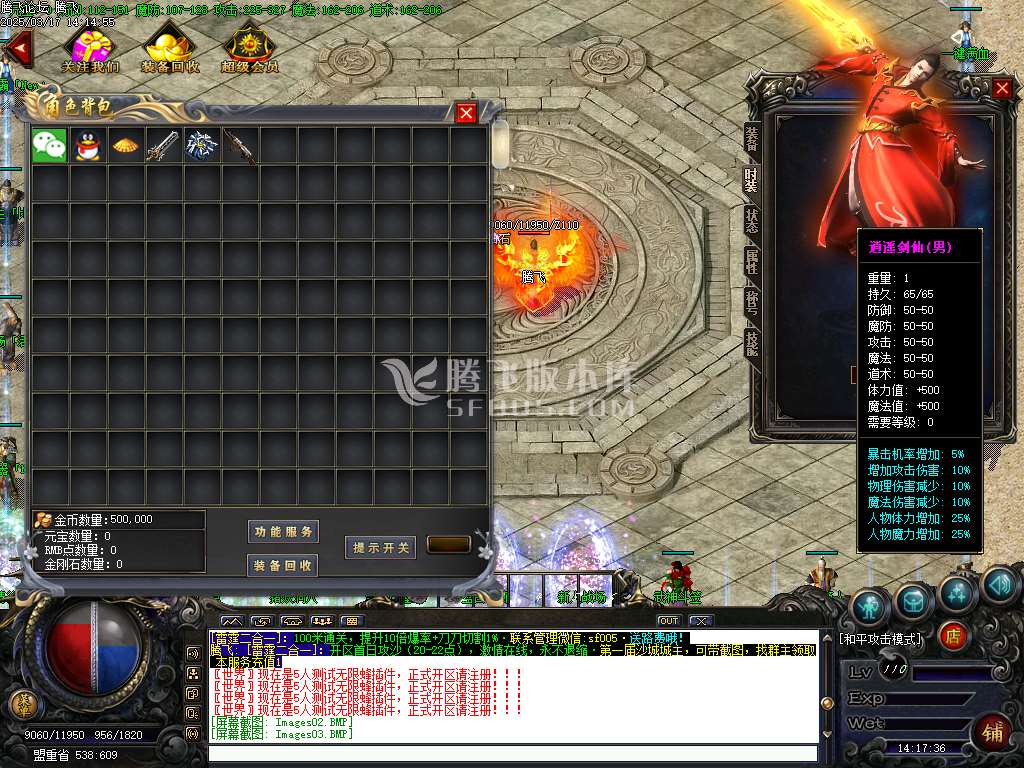Switch to the 状态 tab

(752, 221)
